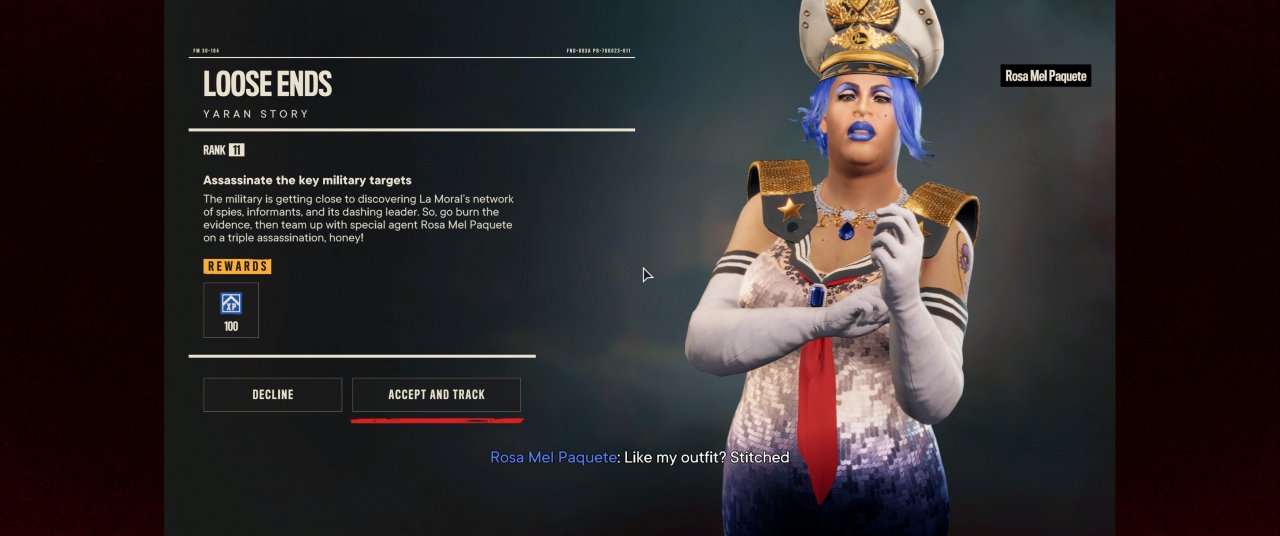Decline the Loose Ends mission
The height and width of the screenshot is (536, 1280).
point(272,395)
